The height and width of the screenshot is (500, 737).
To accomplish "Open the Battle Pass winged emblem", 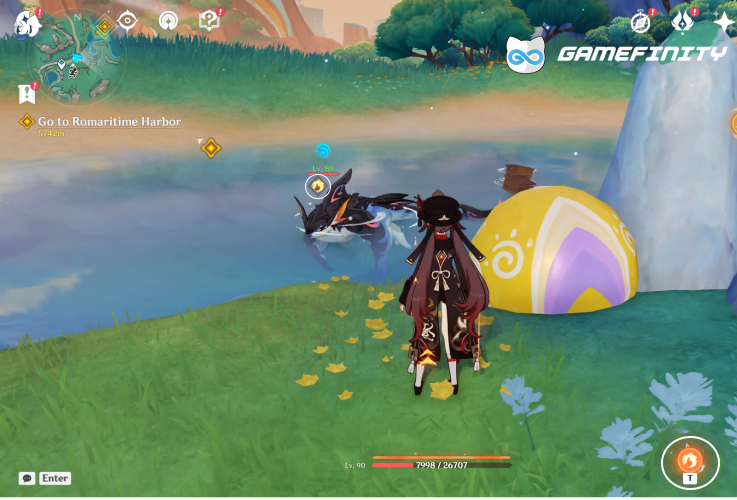I will [x=683, y=20].
